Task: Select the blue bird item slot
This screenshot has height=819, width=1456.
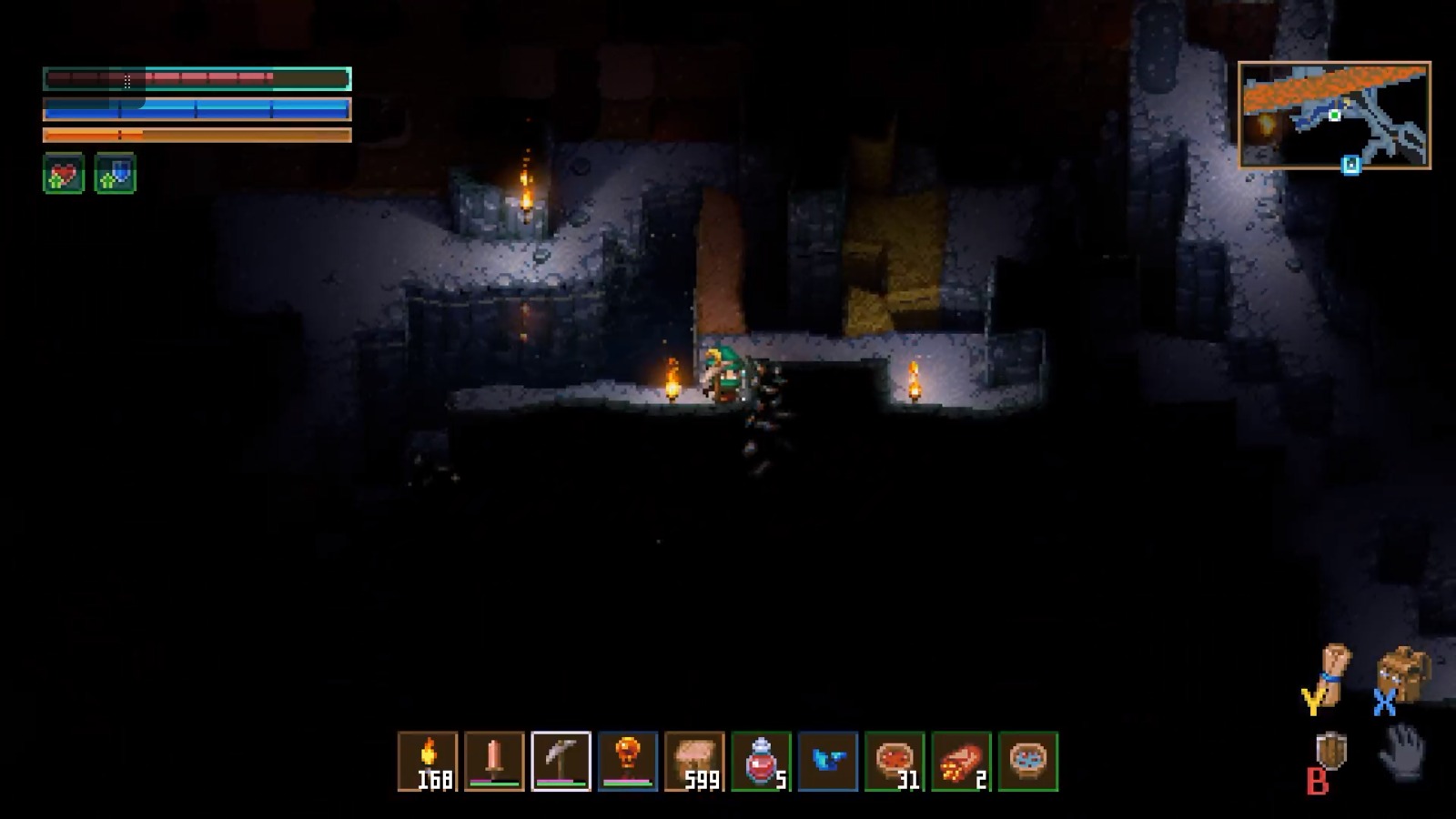Action: 827,761
